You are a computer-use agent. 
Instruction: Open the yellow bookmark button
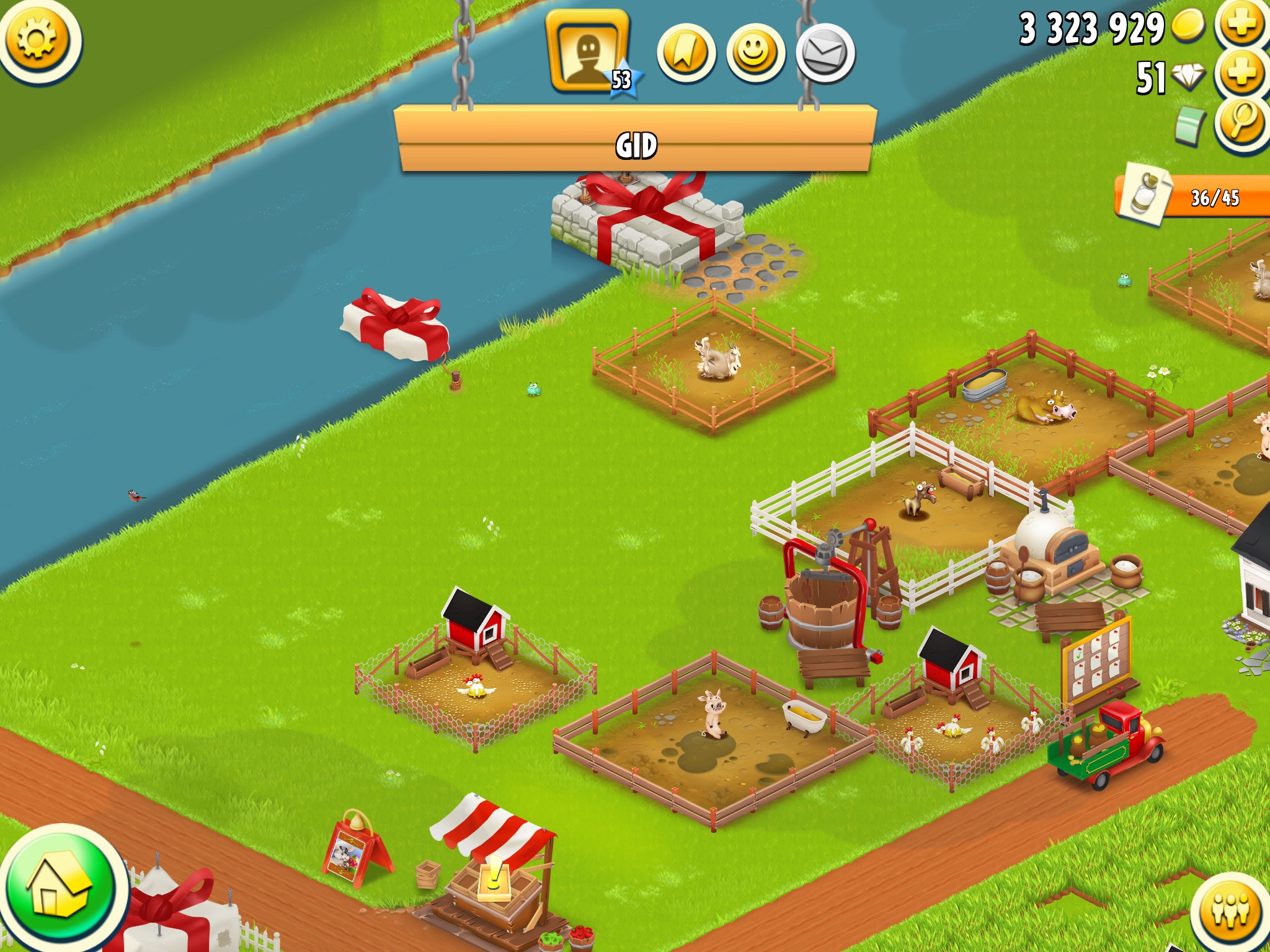click(686, 53)
